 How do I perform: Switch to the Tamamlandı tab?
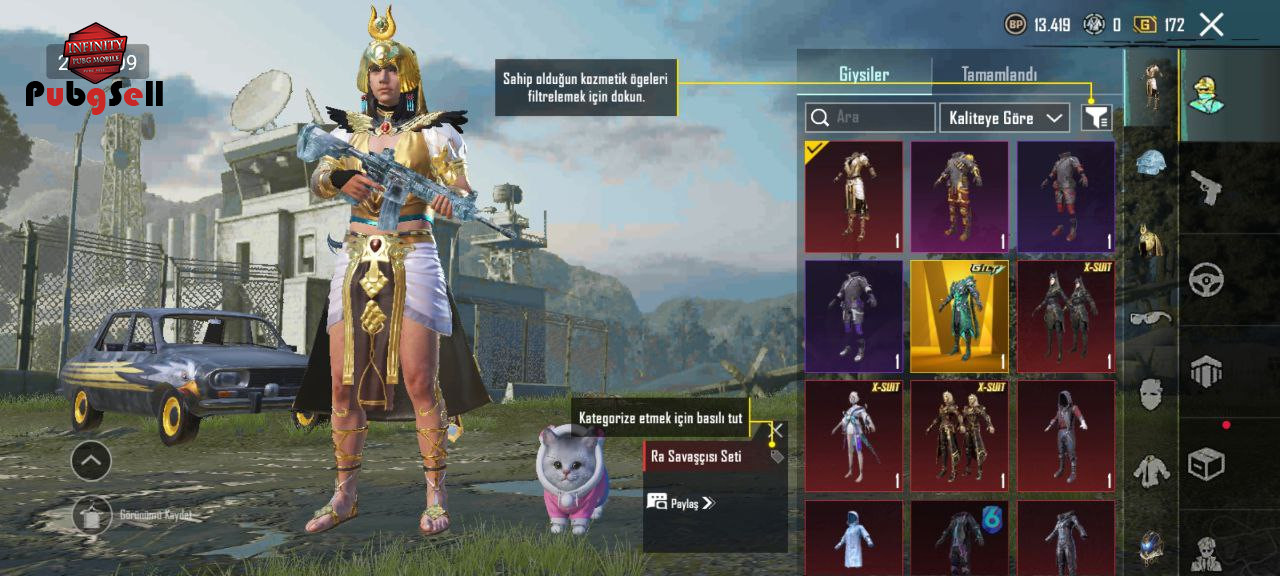click(998, 75)
